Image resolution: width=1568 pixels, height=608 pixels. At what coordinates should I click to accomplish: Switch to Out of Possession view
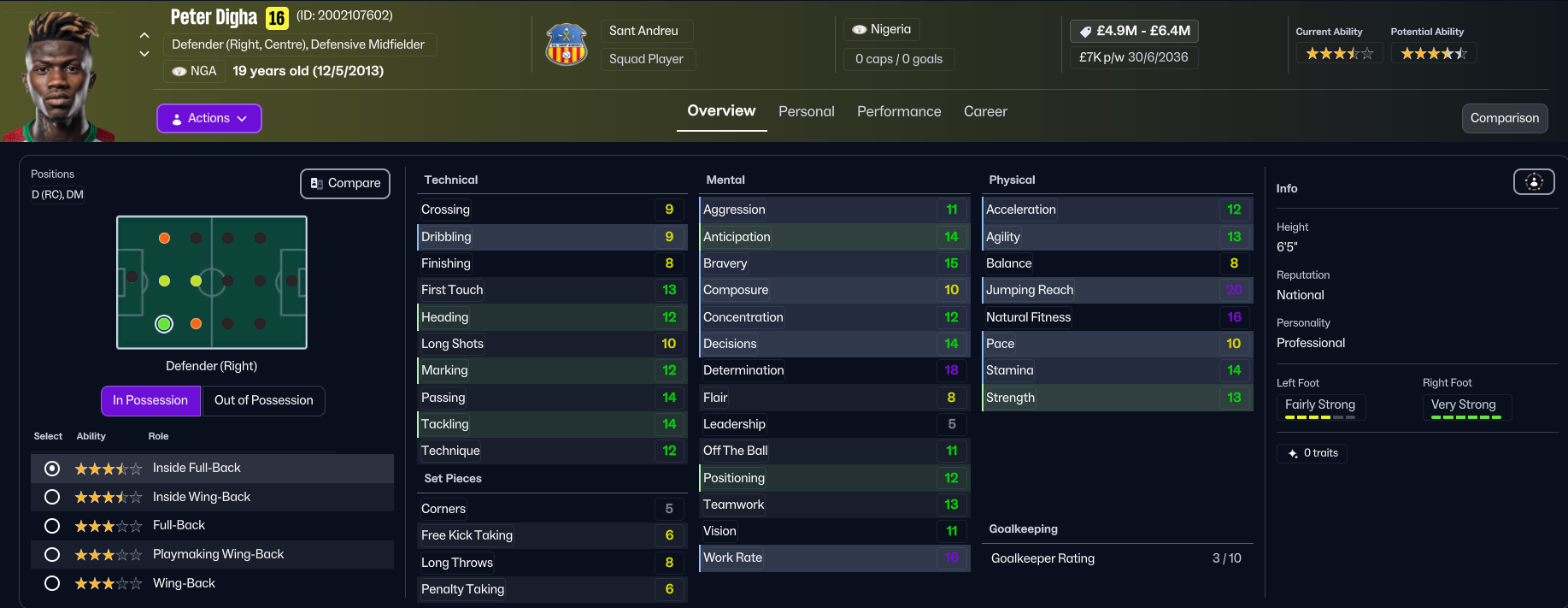[263, 400]
